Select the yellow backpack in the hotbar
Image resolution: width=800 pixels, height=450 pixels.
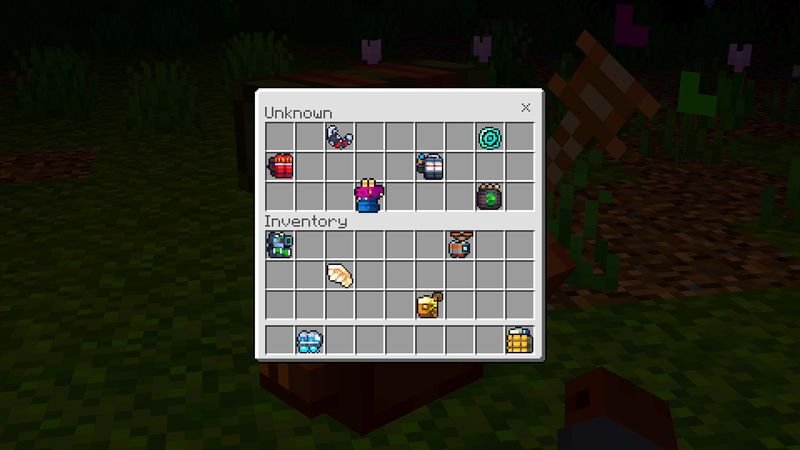coord(520,341)
